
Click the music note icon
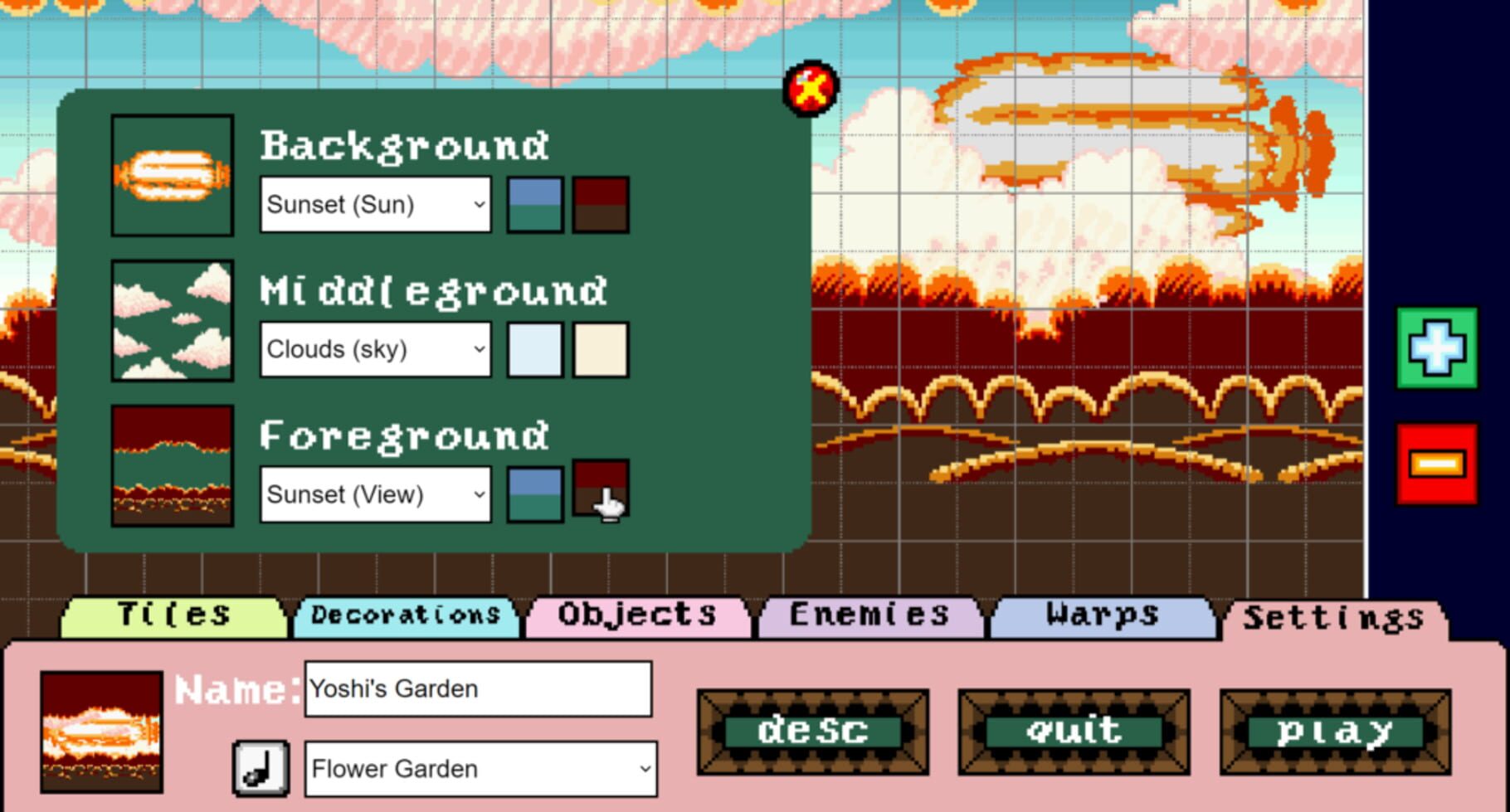pyautogui.click(x=261, y=770)
